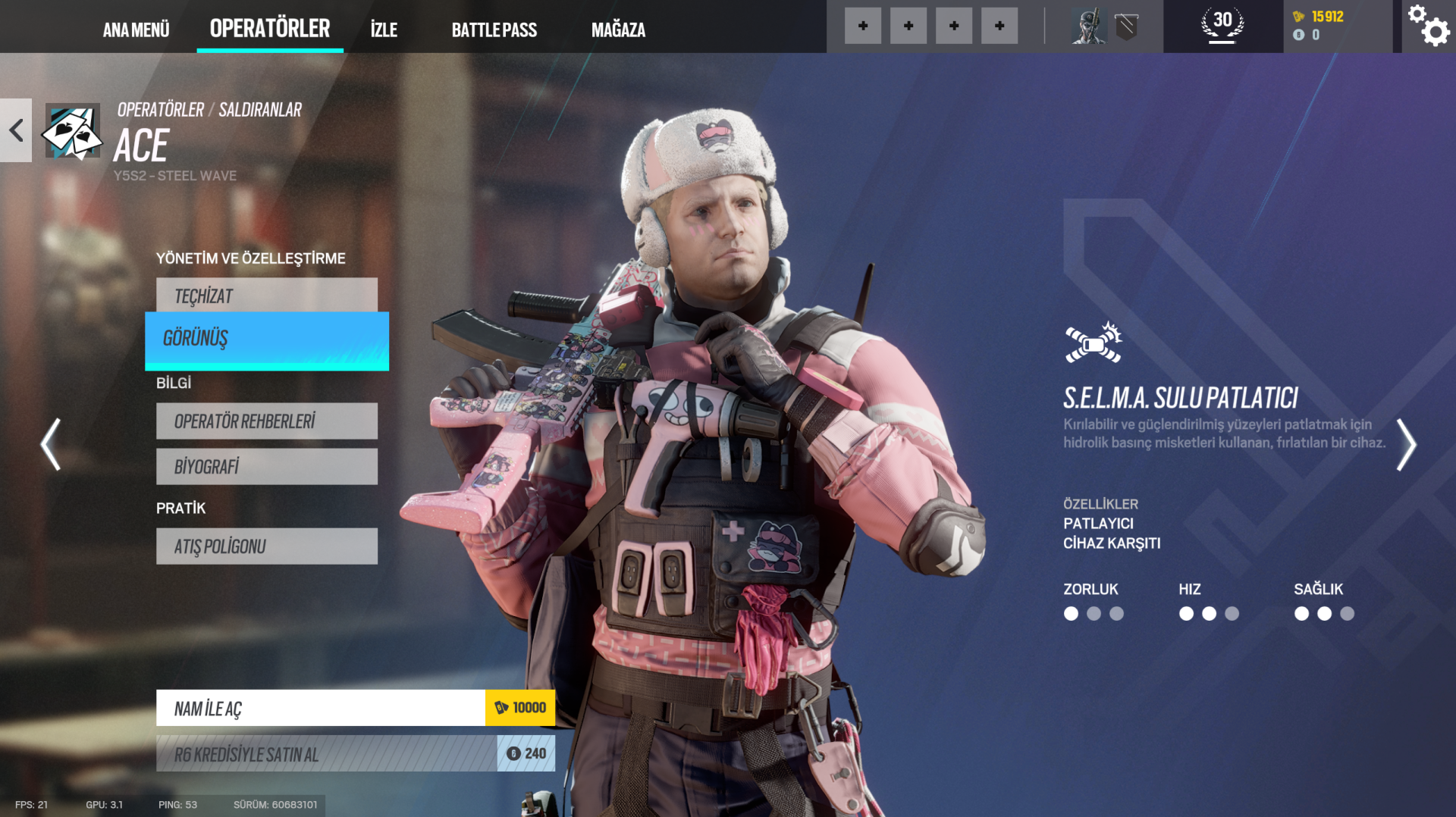The height and width of the screenshot is (817, 1456).
Task: Go back with the left arrow button
Action: (16, 130)
